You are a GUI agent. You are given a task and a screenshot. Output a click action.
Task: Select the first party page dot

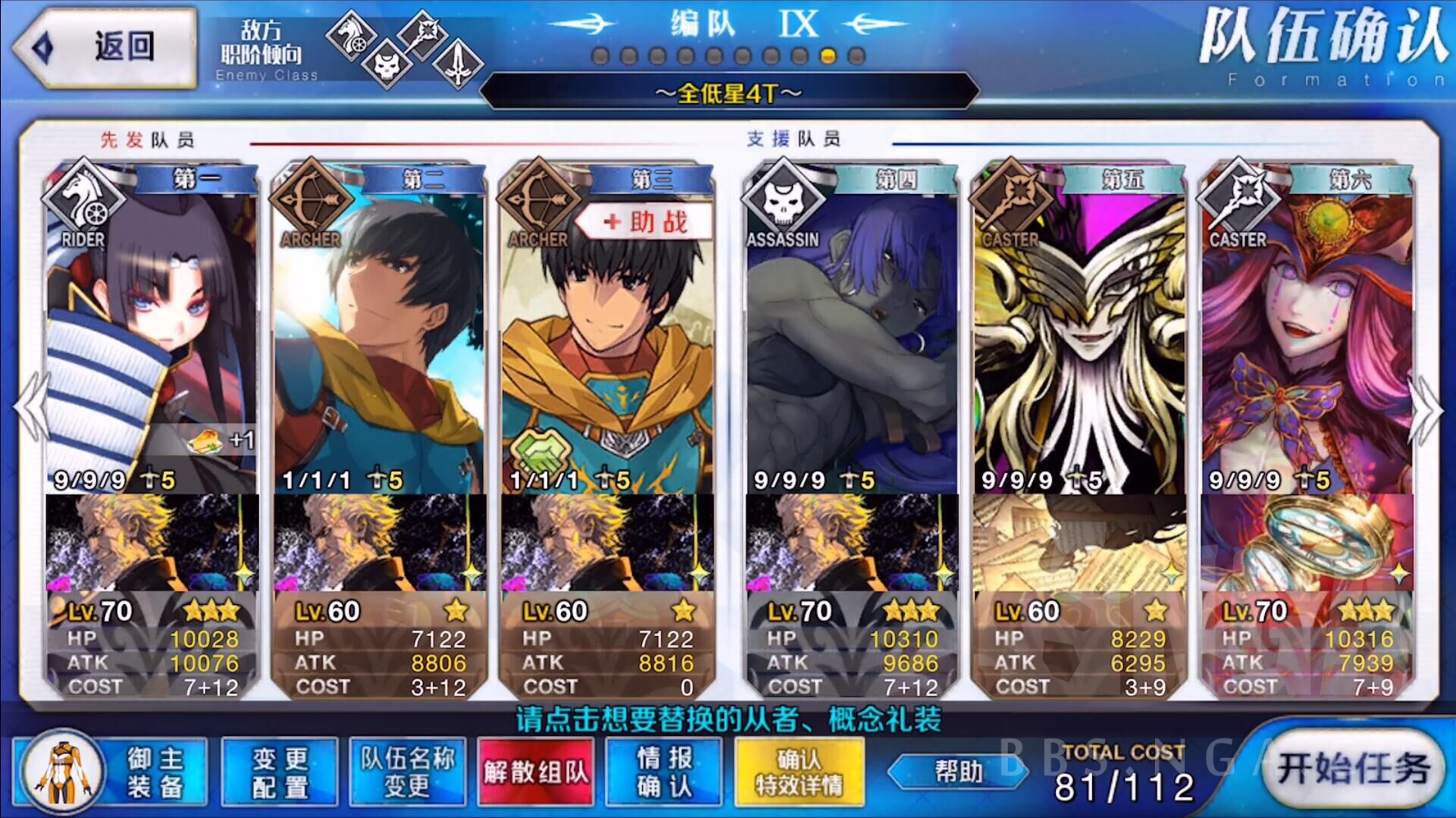(x=600, y=56)
